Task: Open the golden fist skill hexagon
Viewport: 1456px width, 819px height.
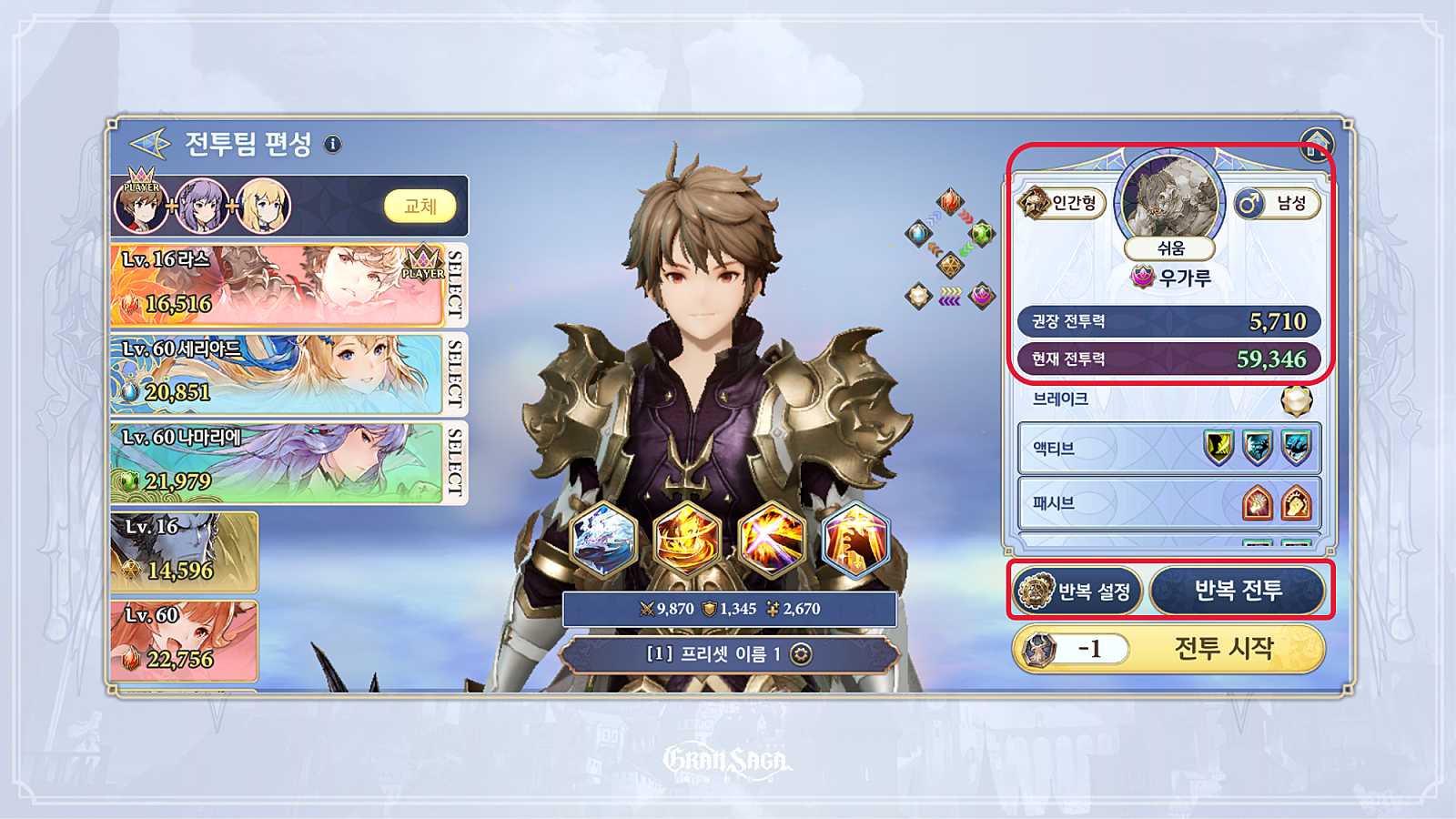Action: point(854,539)
